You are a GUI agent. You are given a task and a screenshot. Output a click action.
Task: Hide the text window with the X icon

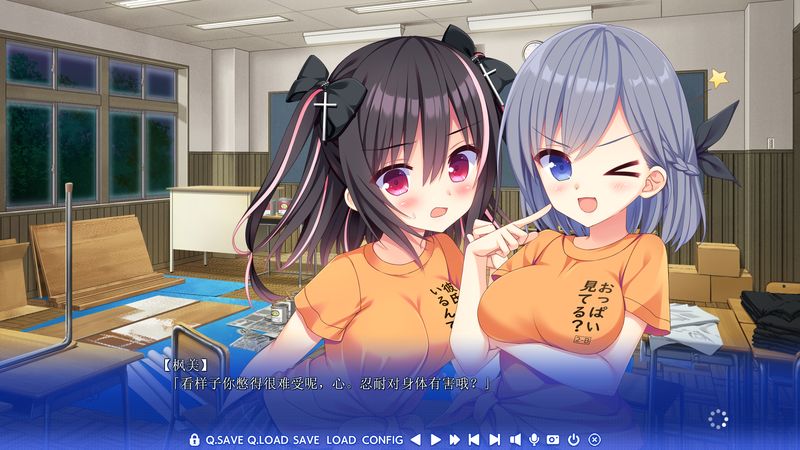point(594,439)
